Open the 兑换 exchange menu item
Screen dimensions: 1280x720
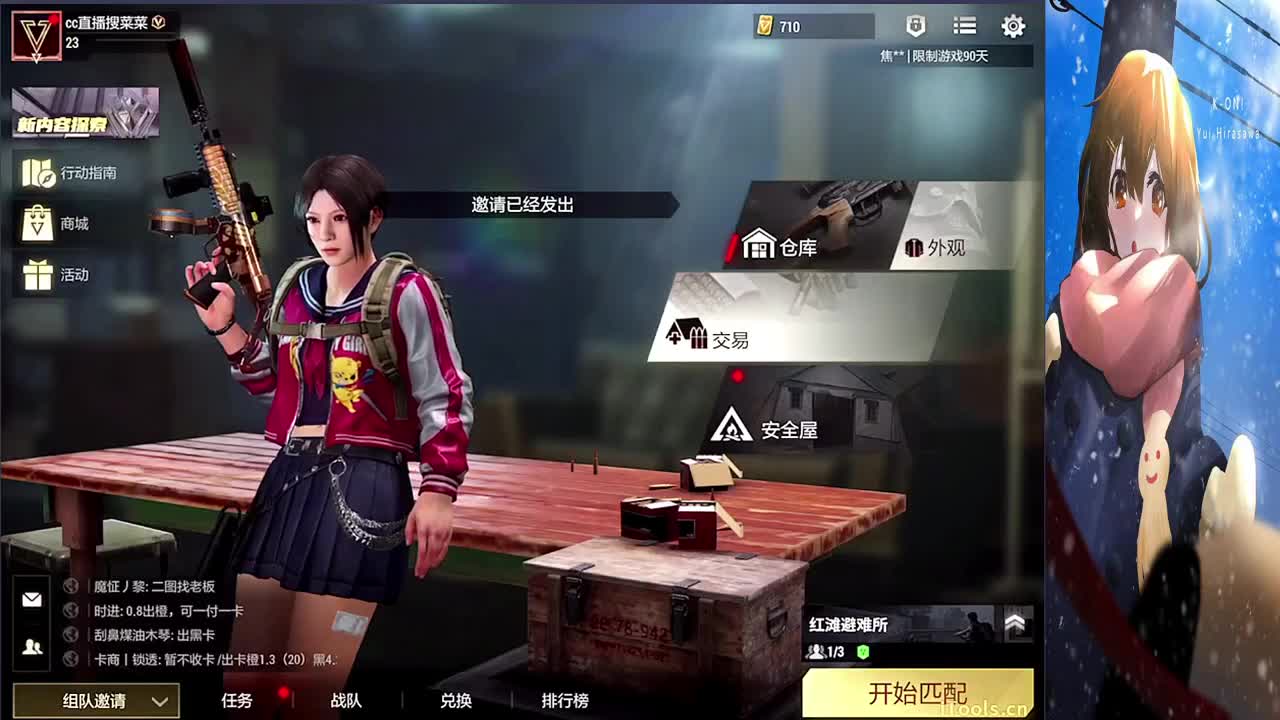point(456,703)
